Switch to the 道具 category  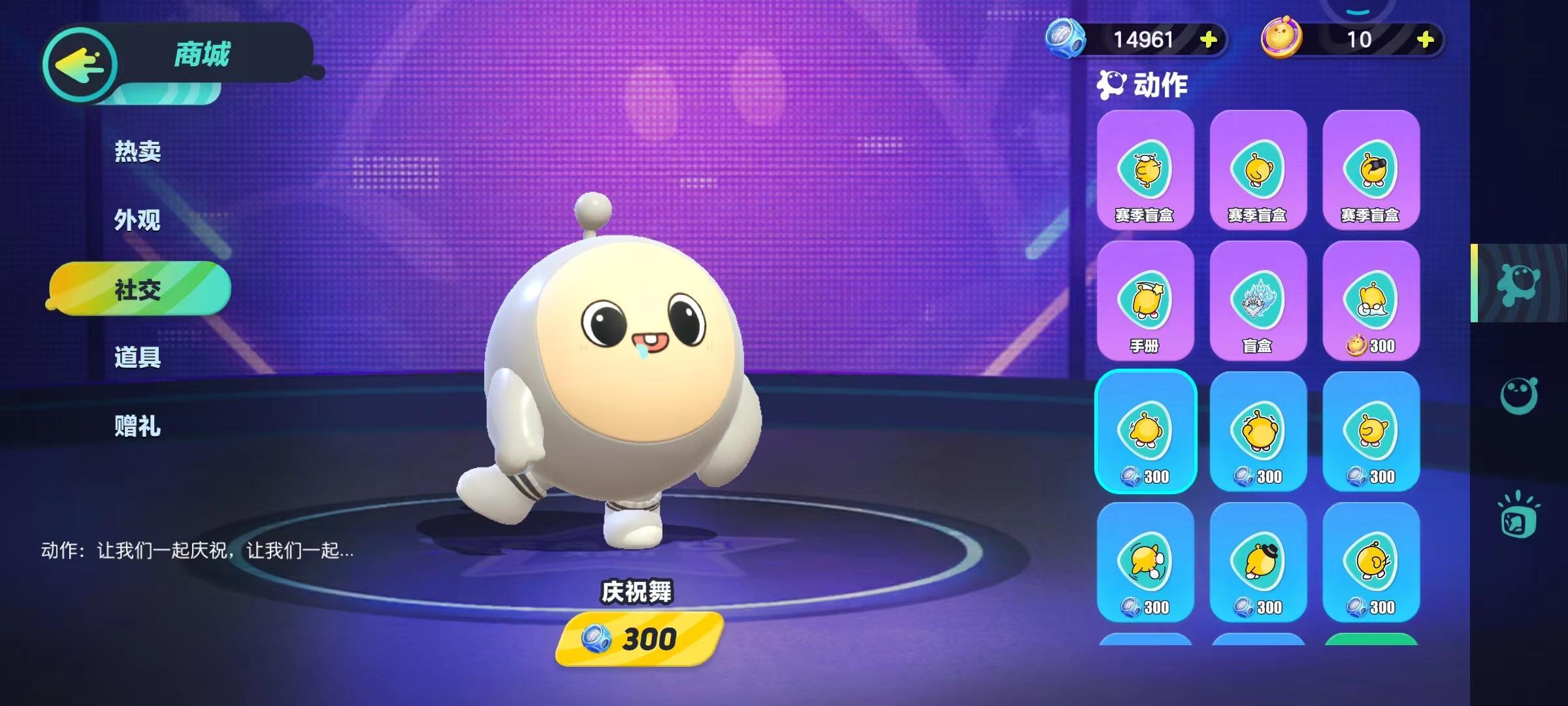click(137, 358)
